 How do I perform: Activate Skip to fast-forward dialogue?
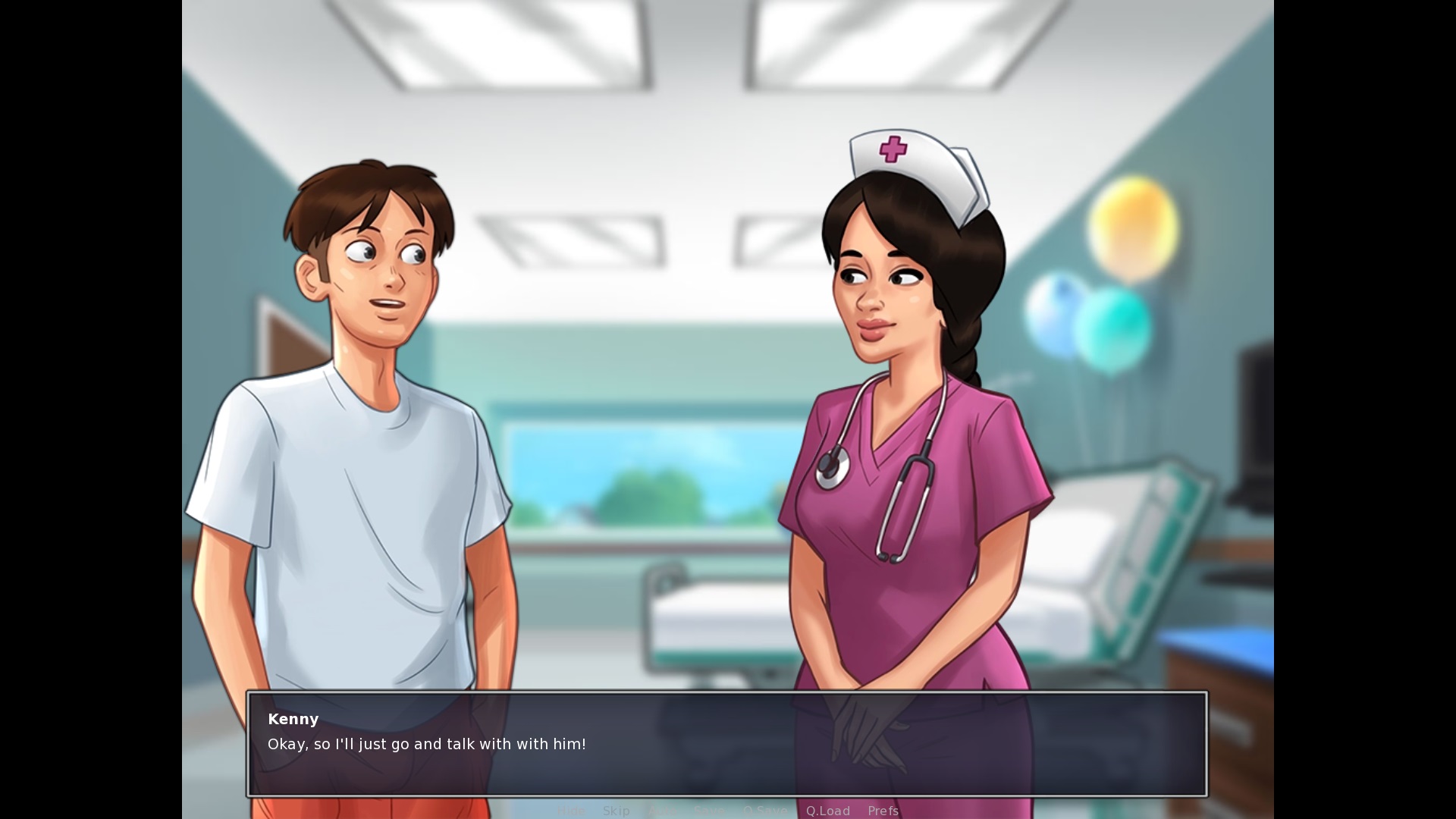pyautogui.click(x=616, y=811)
